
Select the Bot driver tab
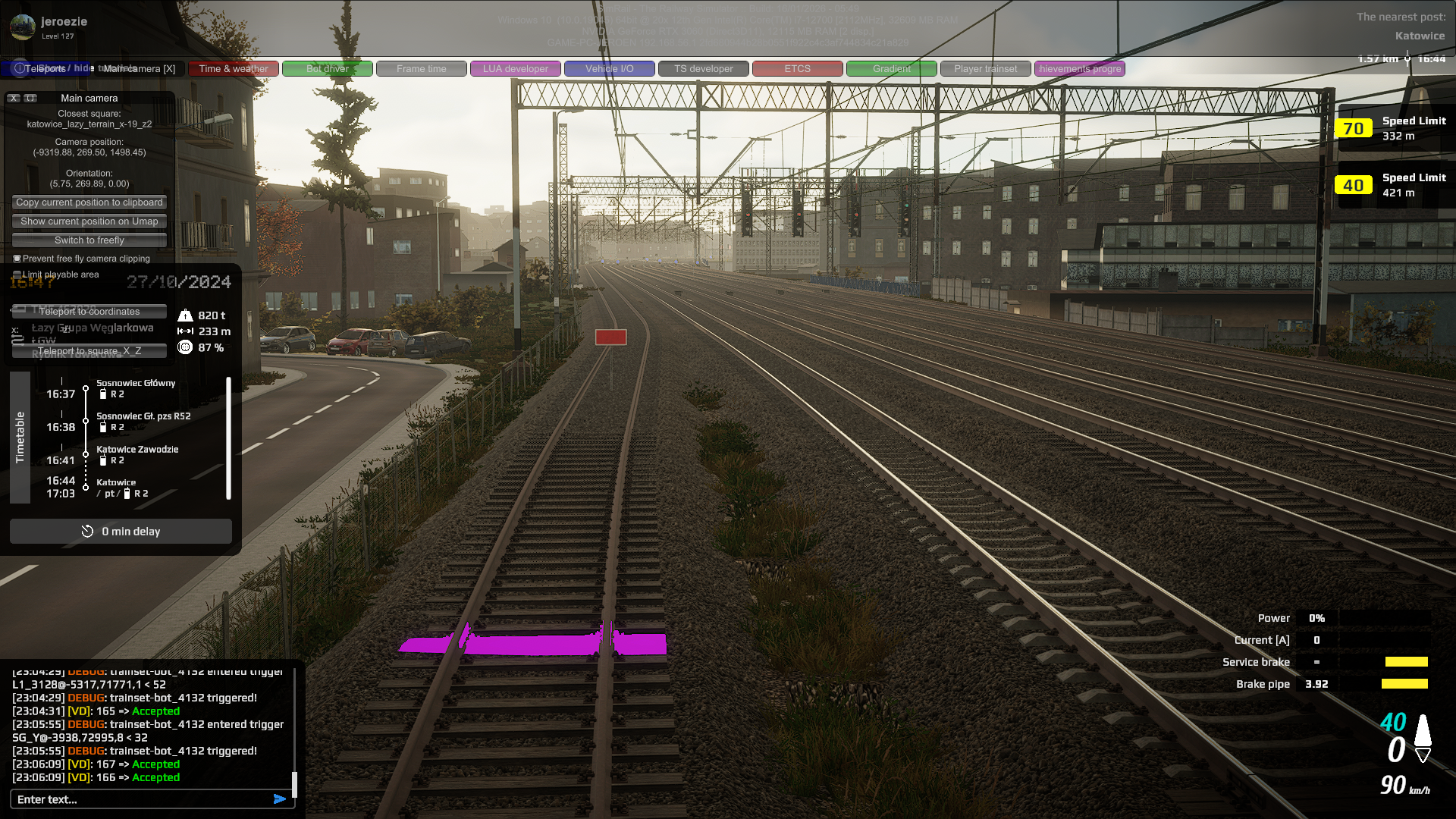(328, 69)
